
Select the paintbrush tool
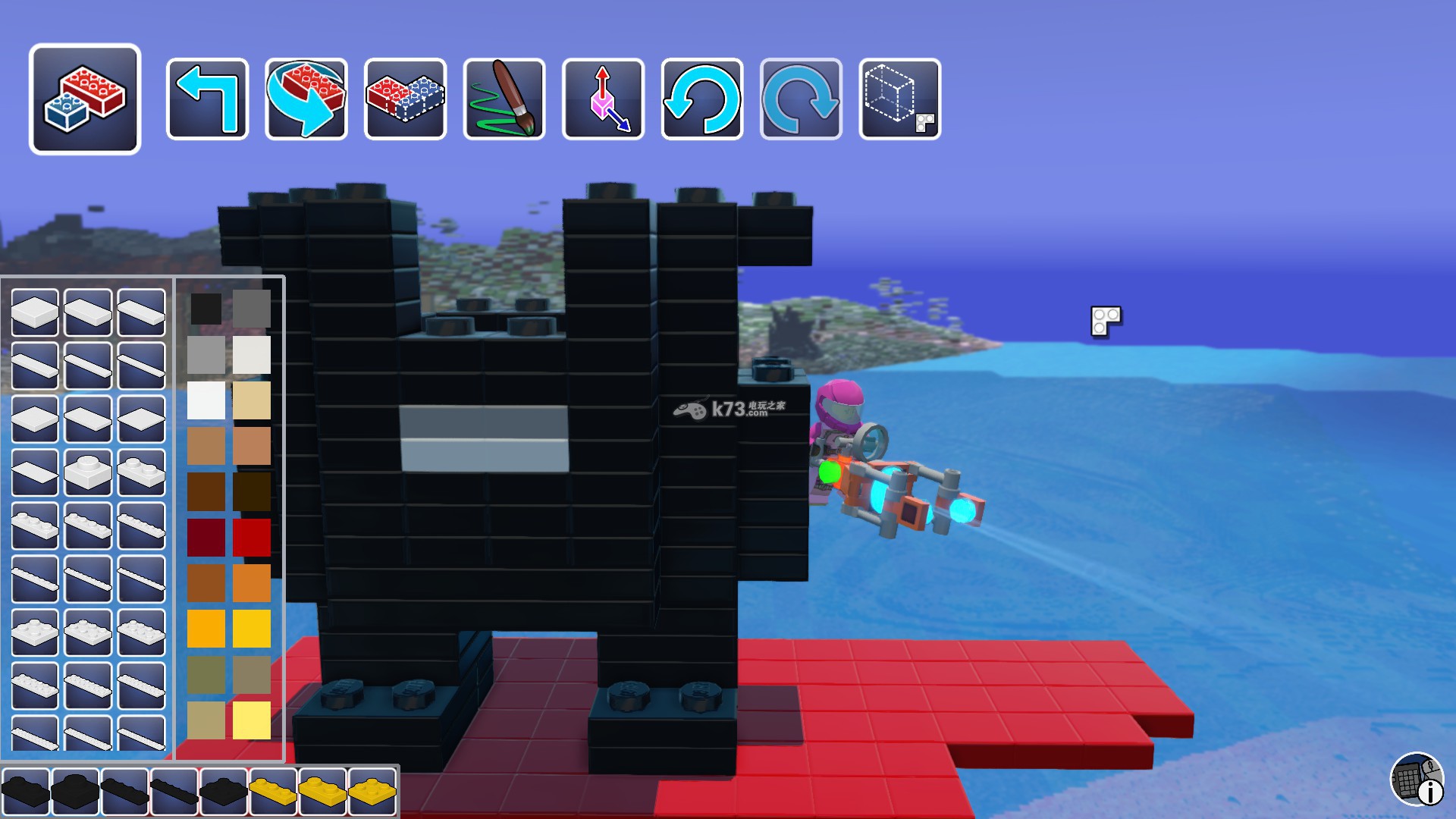(x=504, y=99)
